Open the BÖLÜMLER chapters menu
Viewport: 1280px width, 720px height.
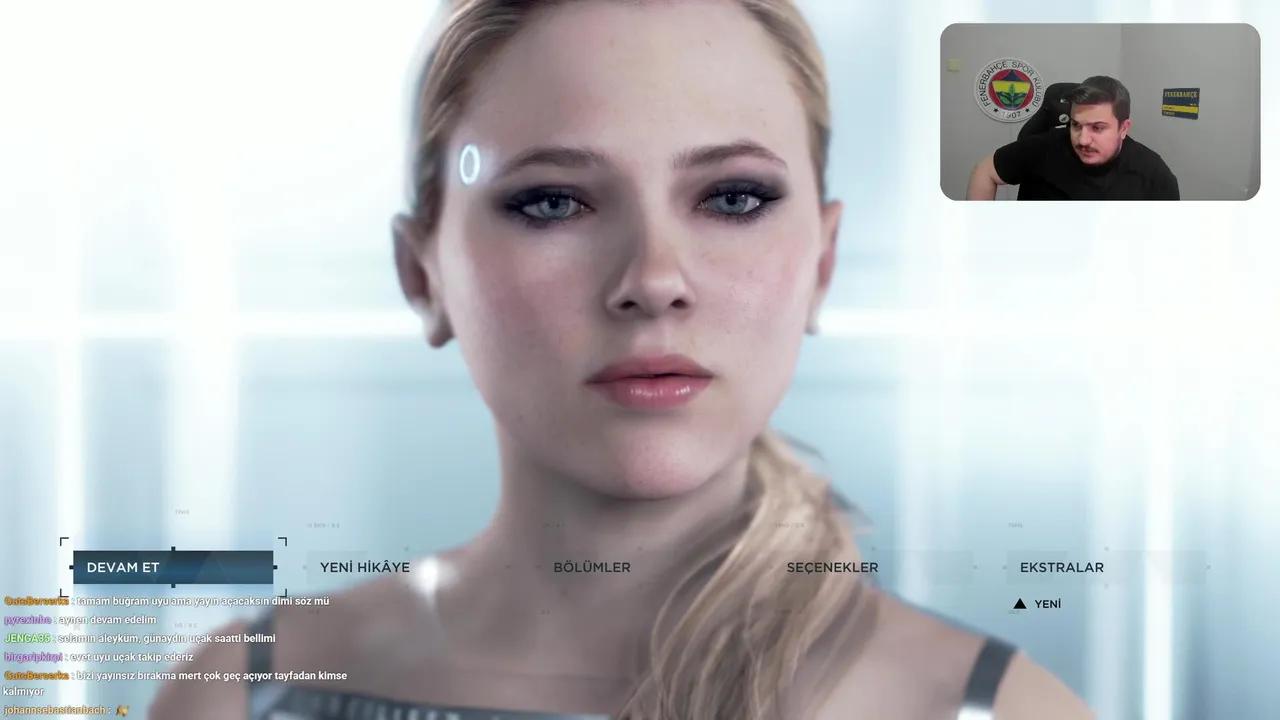click(x=593, y=567)
